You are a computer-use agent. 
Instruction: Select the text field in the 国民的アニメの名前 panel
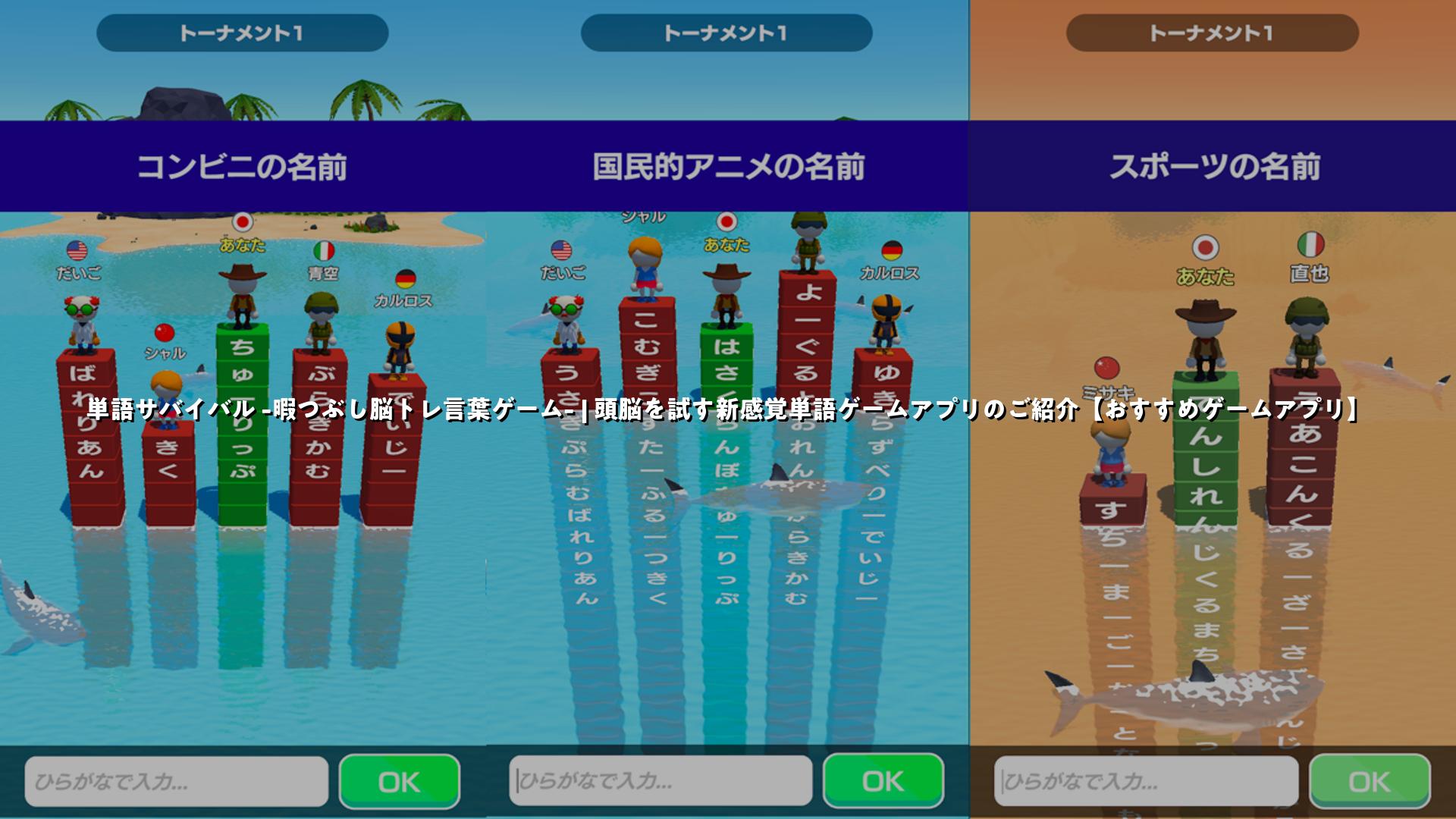point(661,781)
